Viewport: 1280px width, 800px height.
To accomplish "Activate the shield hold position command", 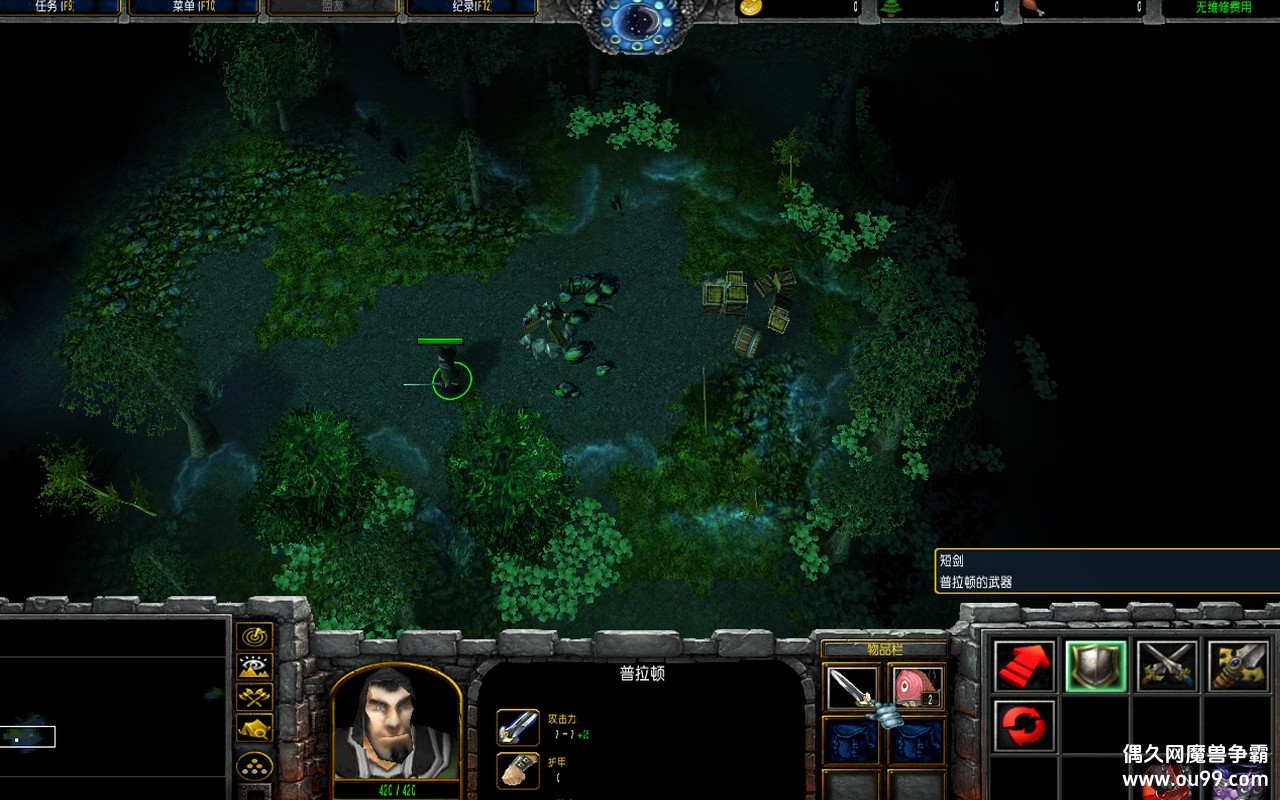I will click(1096, 667).
